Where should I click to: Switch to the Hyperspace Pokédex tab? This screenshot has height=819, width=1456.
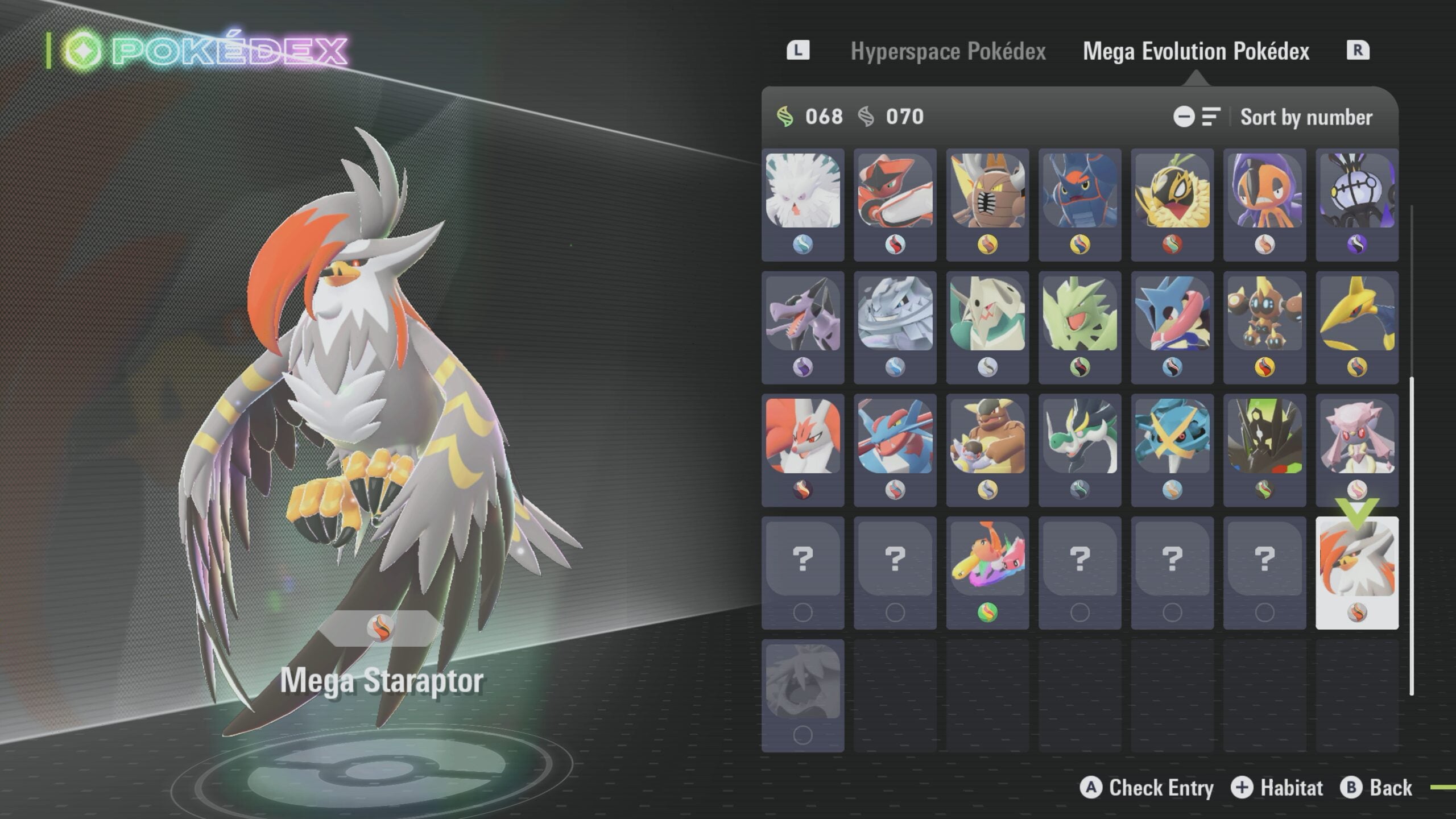click(948, 51)
